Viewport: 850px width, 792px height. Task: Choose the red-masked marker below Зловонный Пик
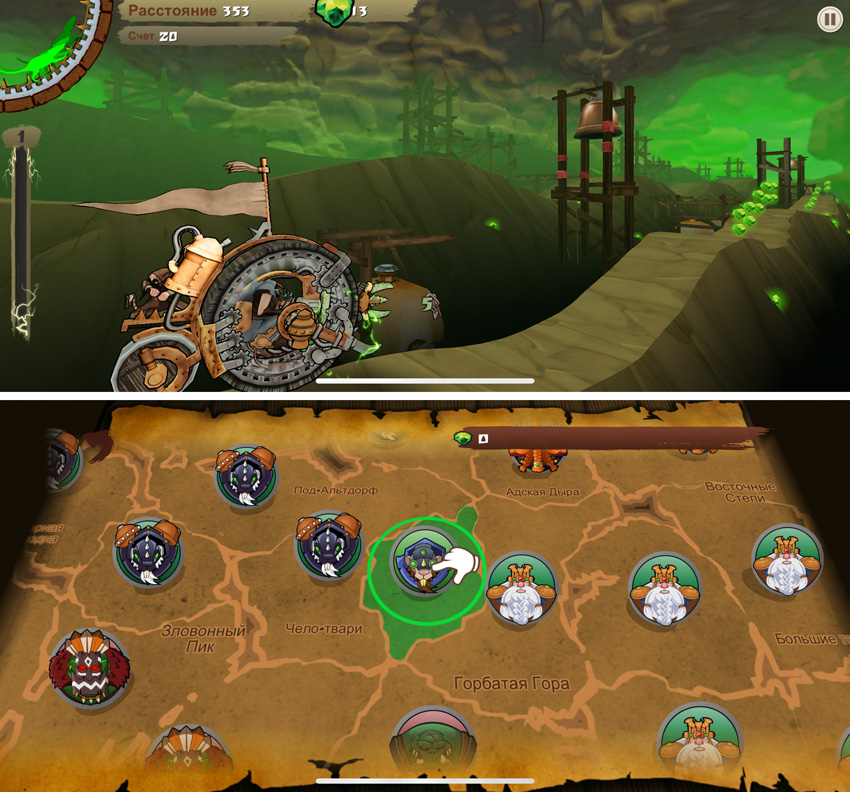[90, 667]
